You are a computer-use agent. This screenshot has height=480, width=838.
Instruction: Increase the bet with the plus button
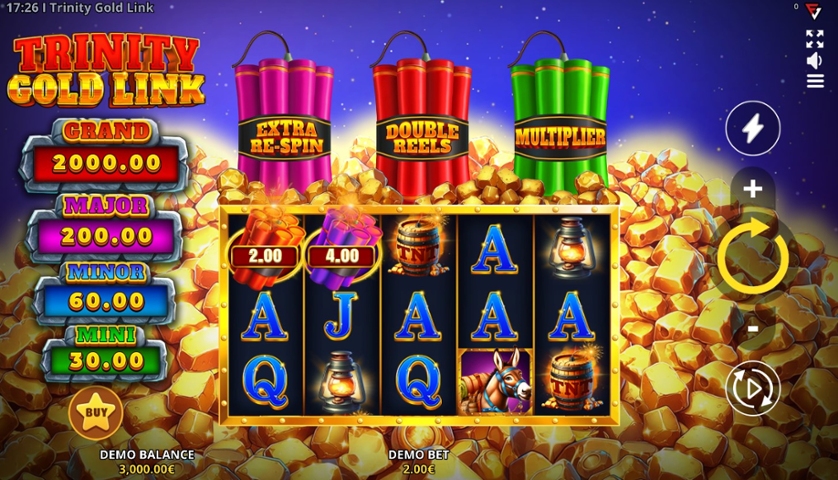[x=752, y=188]
